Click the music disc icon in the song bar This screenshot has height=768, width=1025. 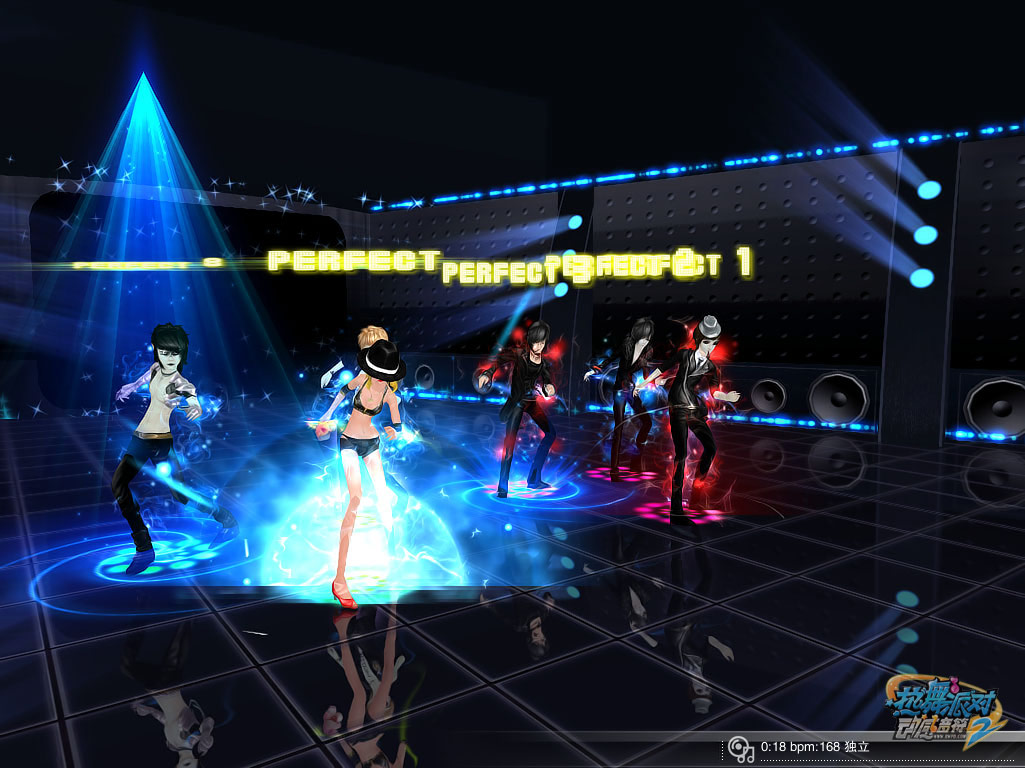click(740, 748)
